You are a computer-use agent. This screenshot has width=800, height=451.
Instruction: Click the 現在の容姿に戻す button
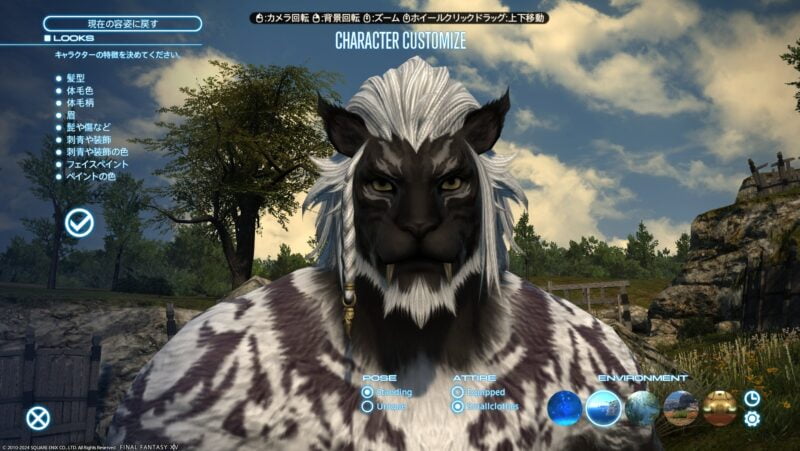[x=122, y=23]
